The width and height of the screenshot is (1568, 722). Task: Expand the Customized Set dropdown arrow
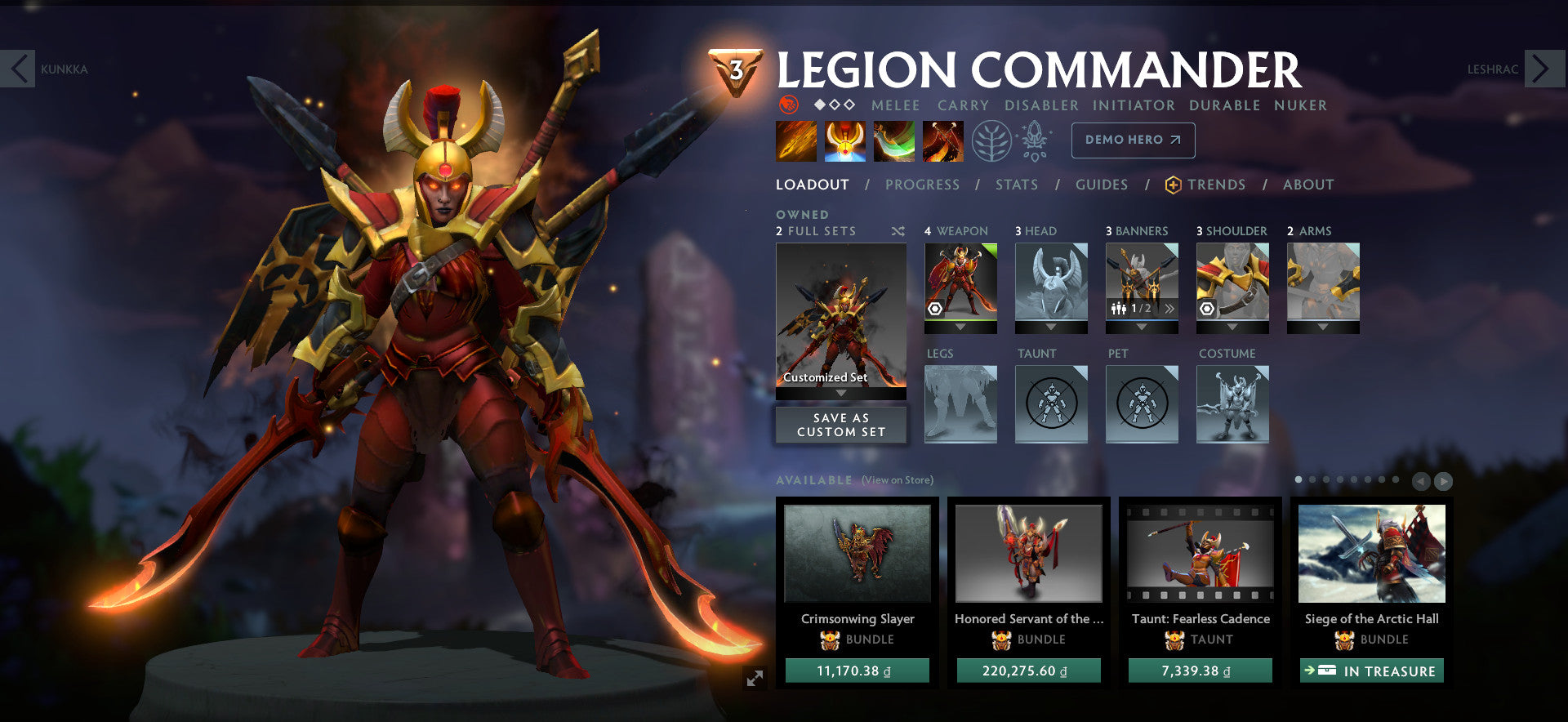coord(841,392)
